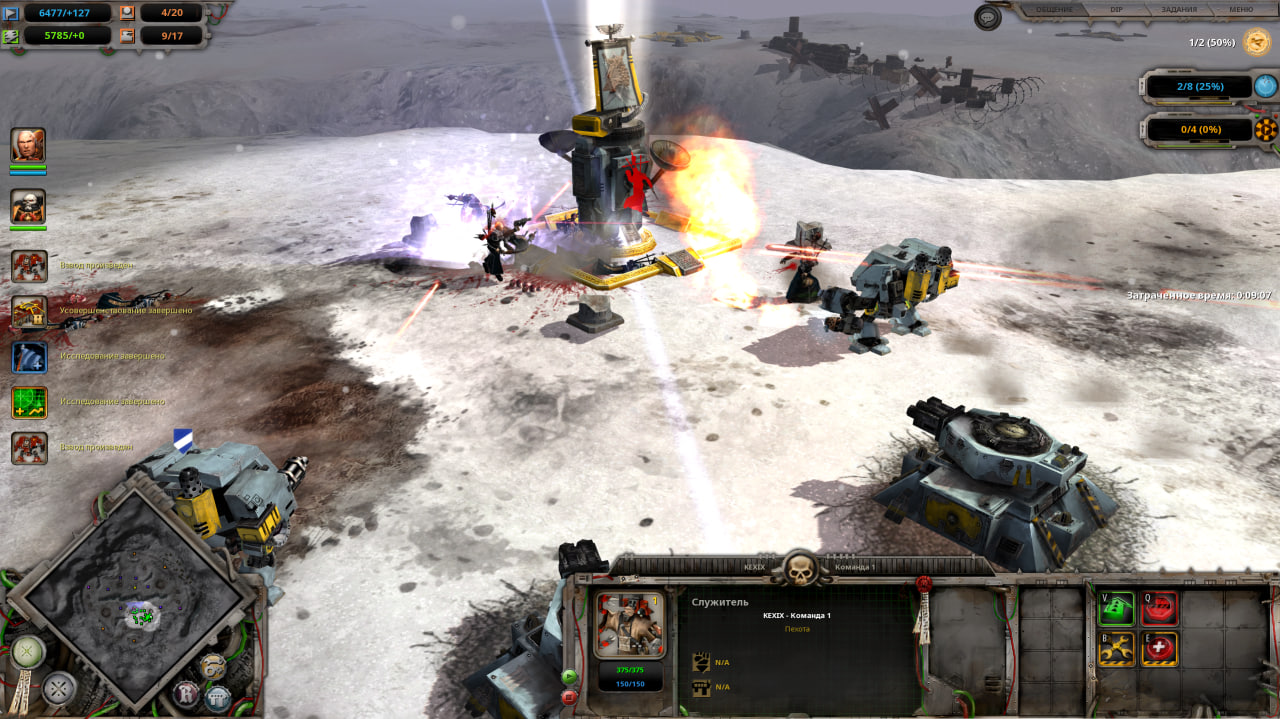Open the DIP diplomacy tab

(x=1117, y=9)
